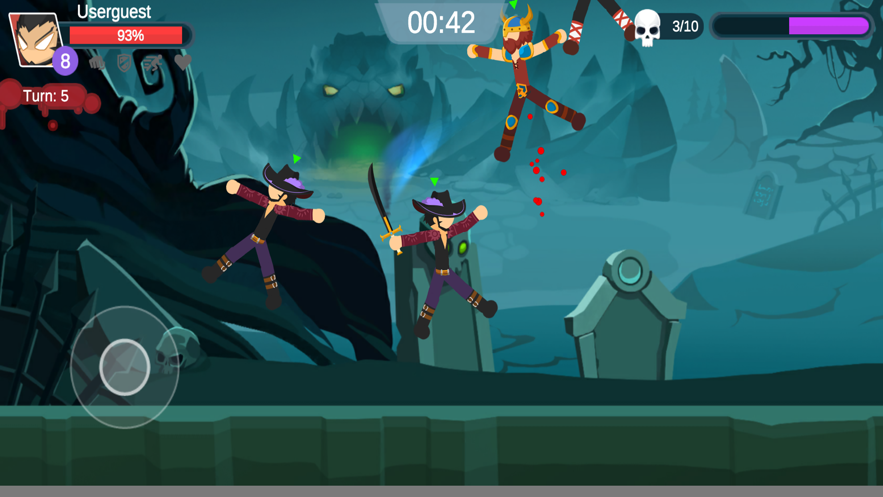883x497 pixels.
Task: Click the purple level 8 badge
Action: [65, 61]
